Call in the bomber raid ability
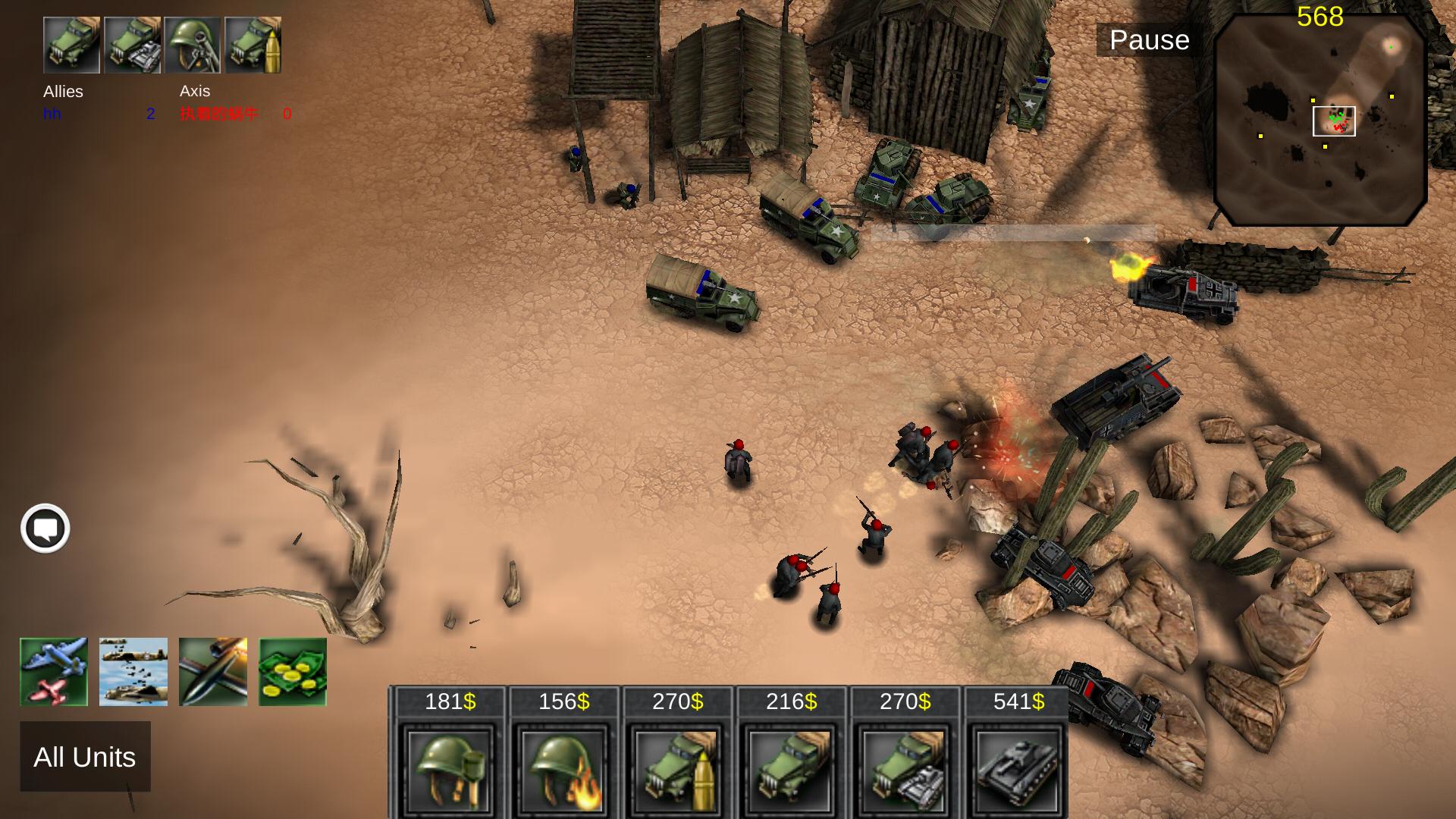This screenshot has width=1456, height=819. [x=133, y=672]
